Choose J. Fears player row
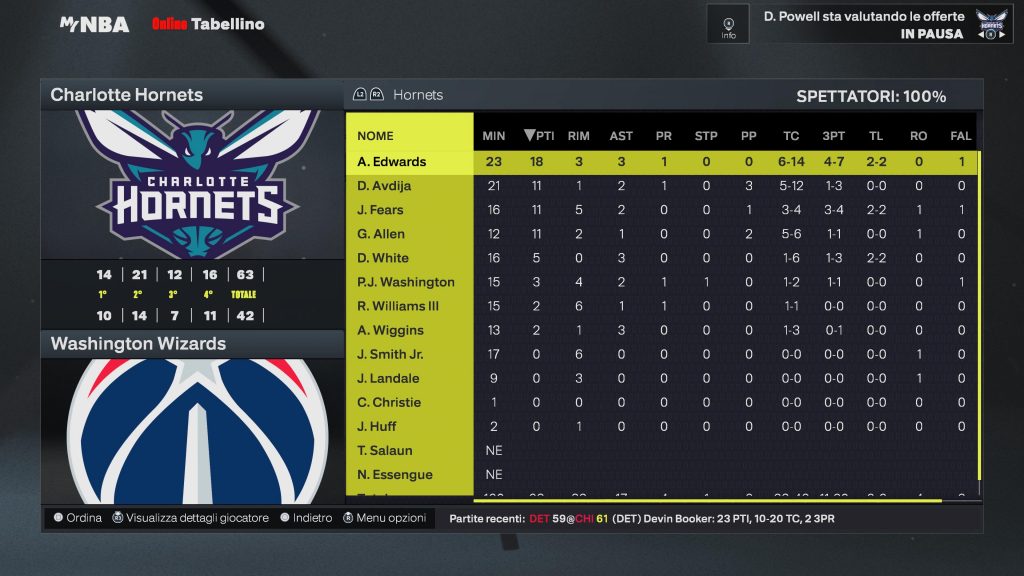The height and width of the screenshot is (576, 1024). [x=381, y=210]
